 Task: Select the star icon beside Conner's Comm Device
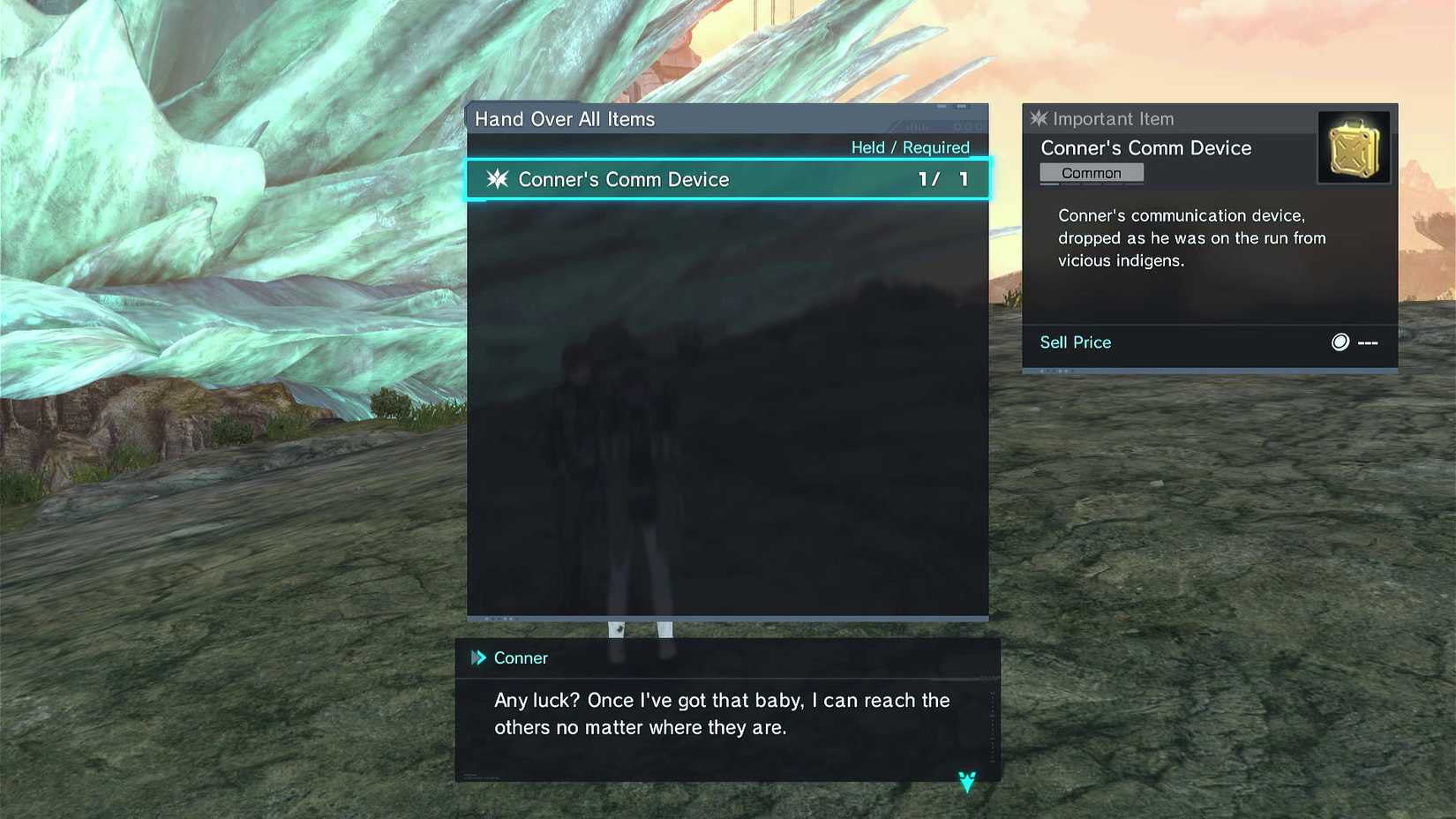(x=498, y=179)
